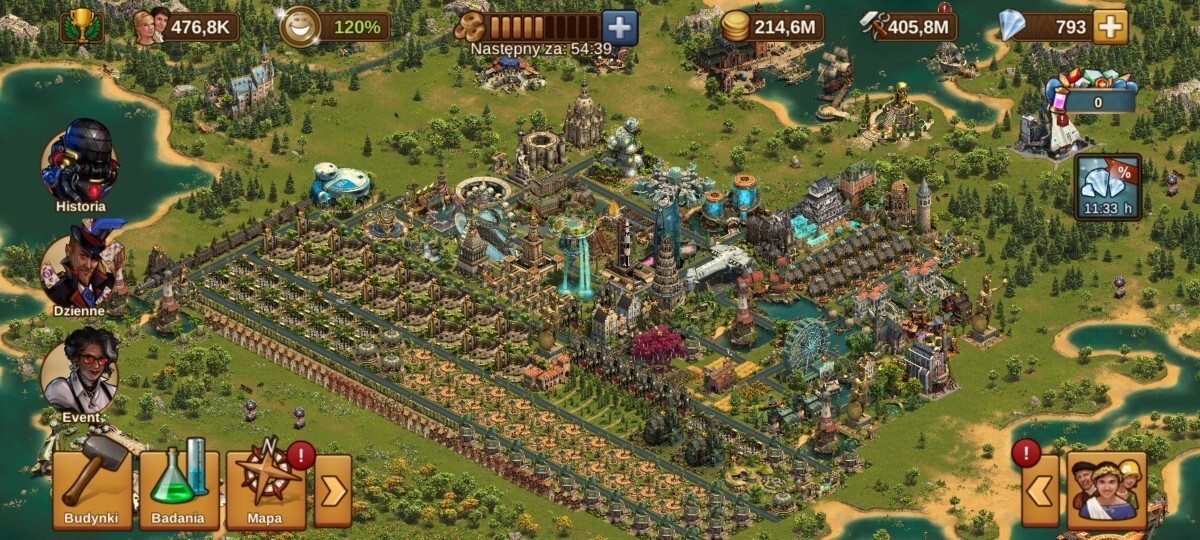Open the Badania research menu
This screenshot has width=1200, height=540.
tap(179, 489)
